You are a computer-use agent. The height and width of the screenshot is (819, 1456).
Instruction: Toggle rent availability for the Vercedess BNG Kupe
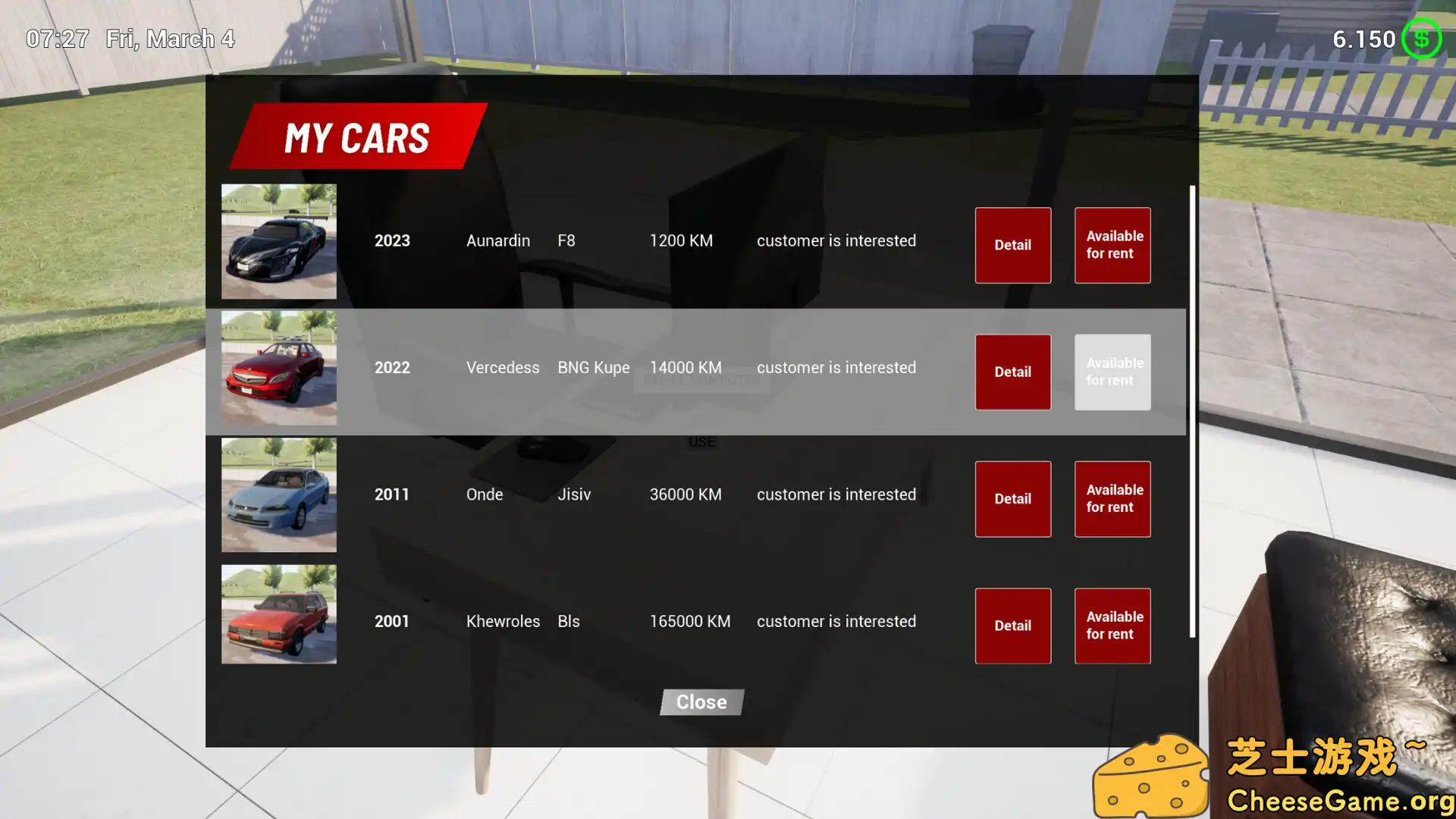1112,372
